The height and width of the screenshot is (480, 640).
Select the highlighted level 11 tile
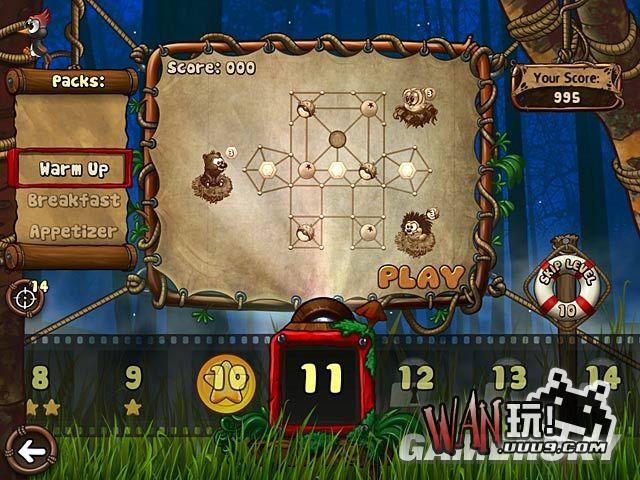pos(322,379)
